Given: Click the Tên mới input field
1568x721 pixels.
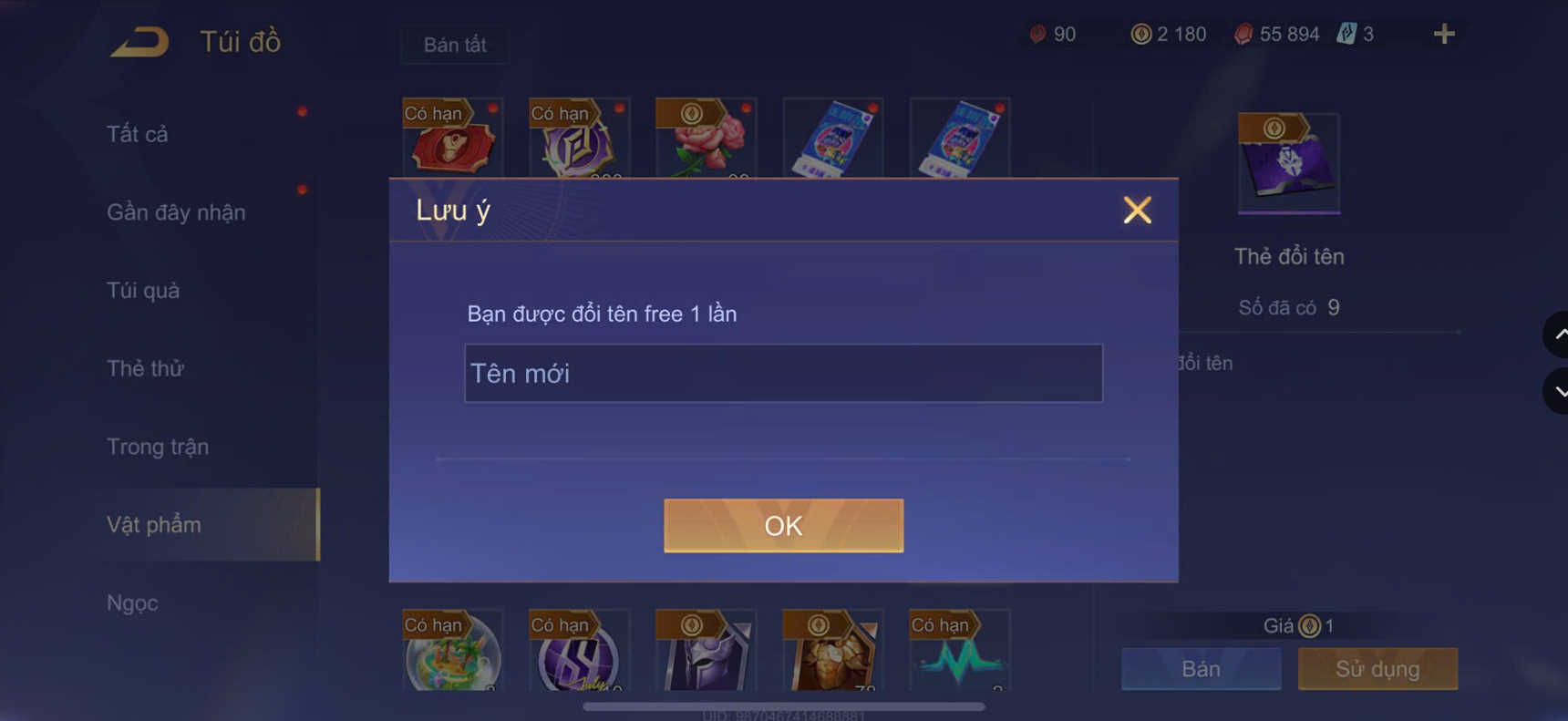Looking at the screenshot, I should click(x=783, y=373).
